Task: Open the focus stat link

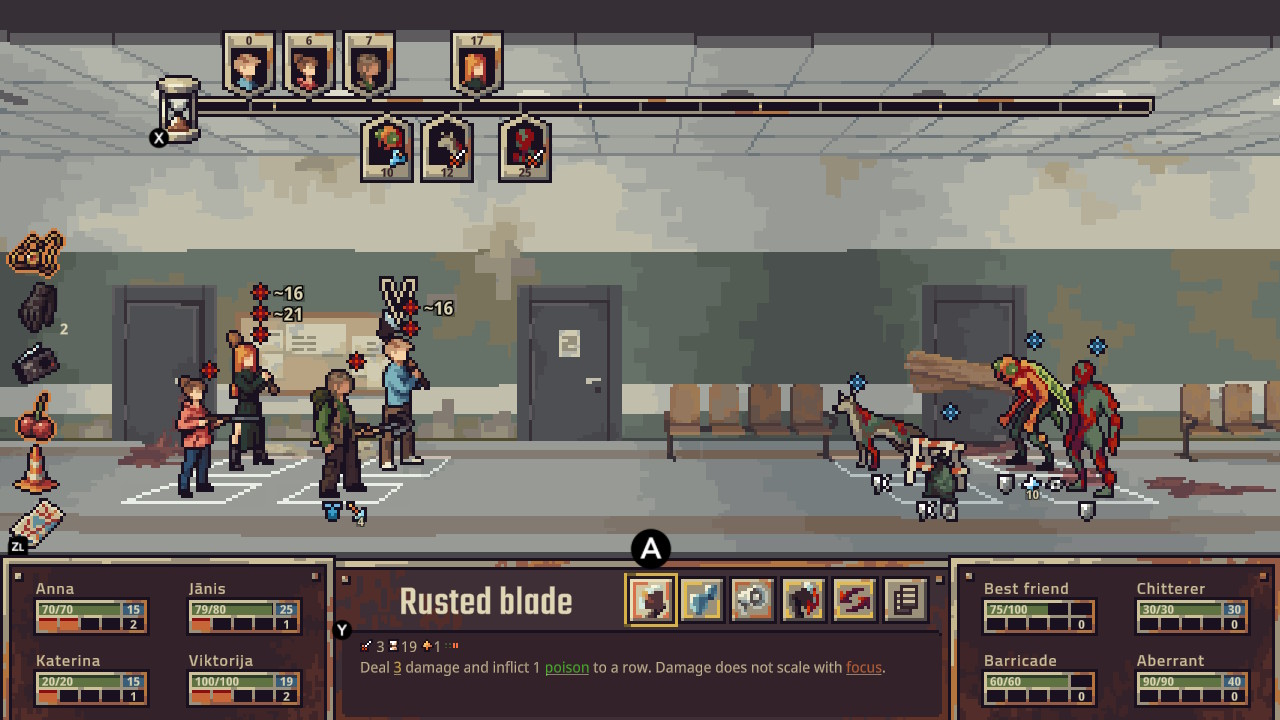Action: pos(864,667)
